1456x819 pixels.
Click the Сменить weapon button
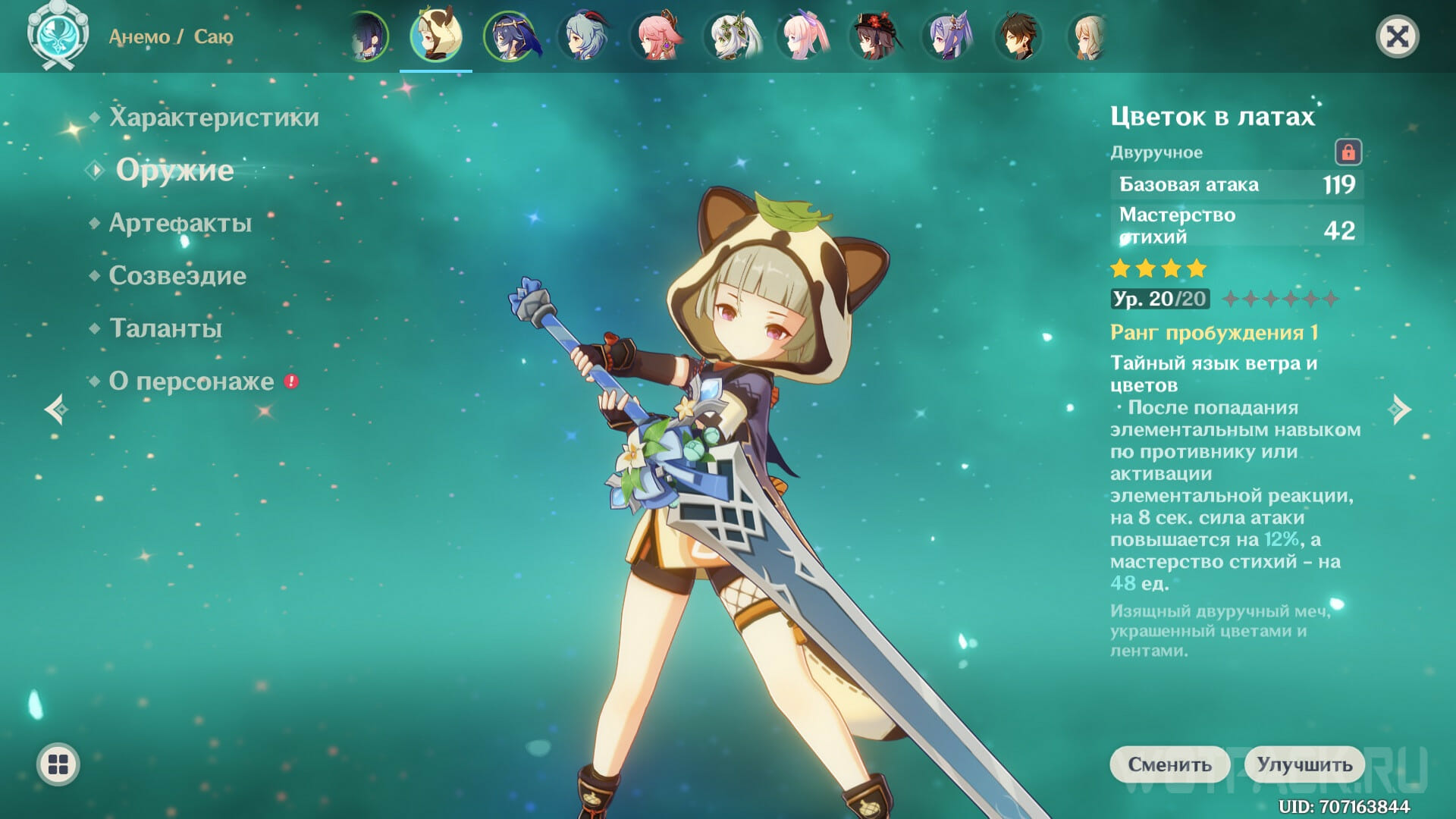pyautogui.click(x=1169, y=764)
